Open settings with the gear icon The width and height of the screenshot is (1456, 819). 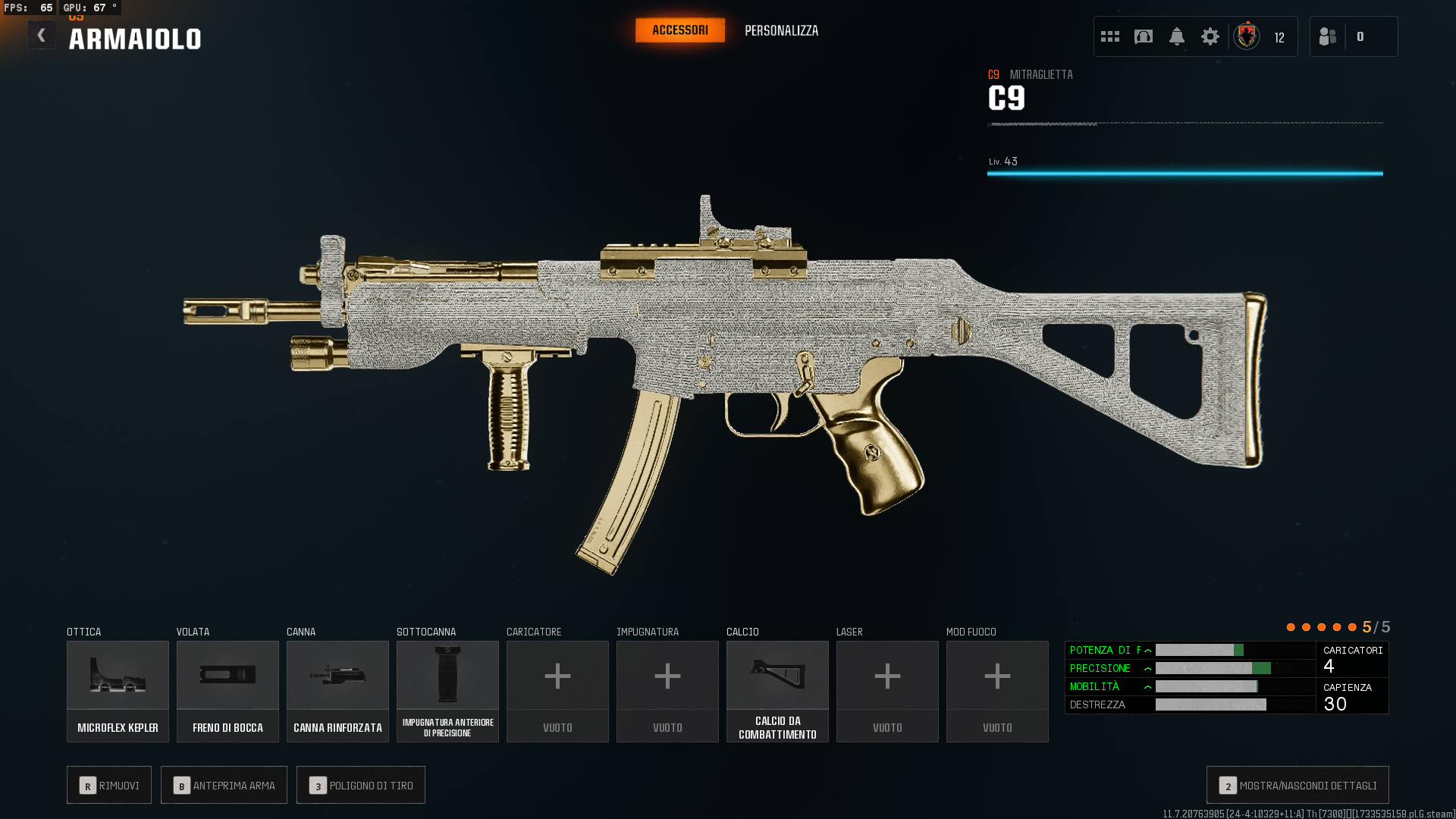pyautogui.click(x=1210, y=36)
